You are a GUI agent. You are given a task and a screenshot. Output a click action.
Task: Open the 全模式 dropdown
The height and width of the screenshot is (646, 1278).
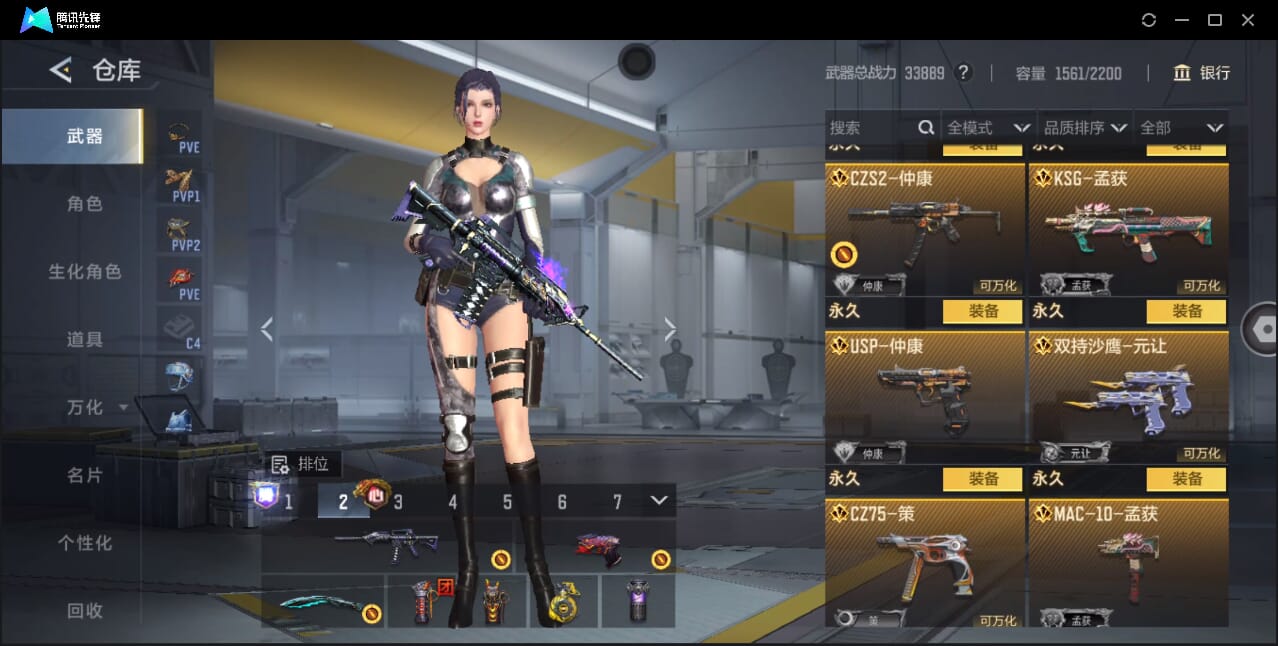pos(988,128)
